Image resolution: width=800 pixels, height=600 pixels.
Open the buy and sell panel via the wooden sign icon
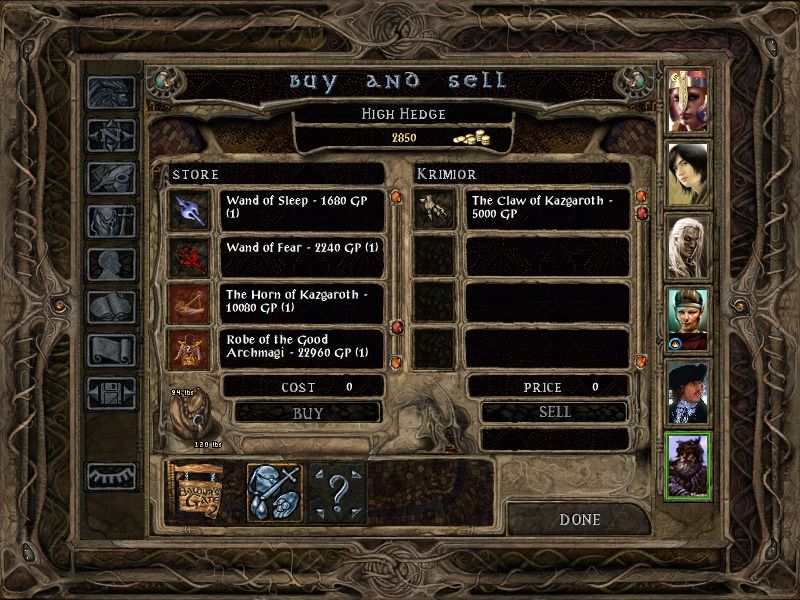195,491
